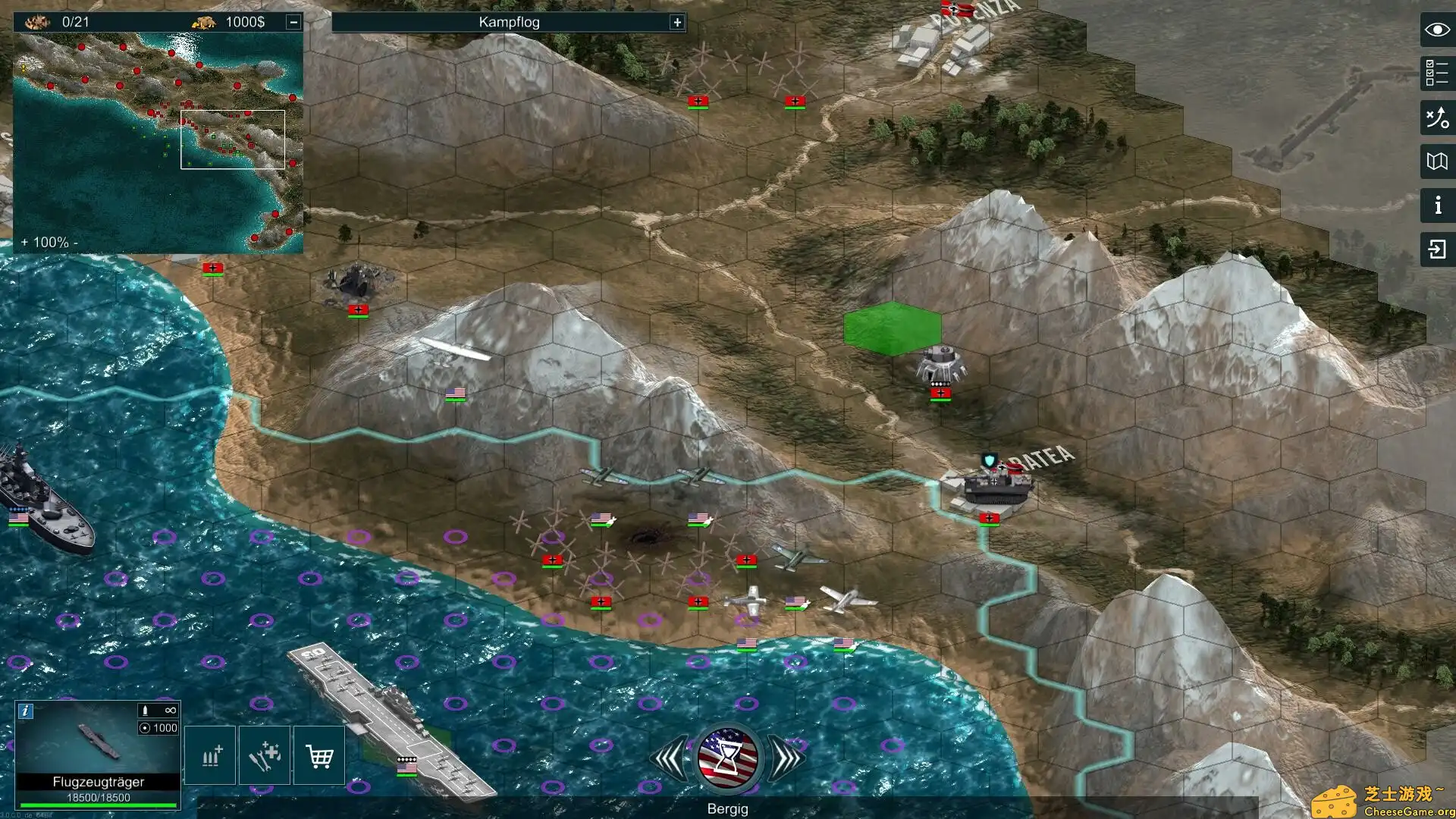Open the shopping cart to buy units

click(x=319, y=755)
